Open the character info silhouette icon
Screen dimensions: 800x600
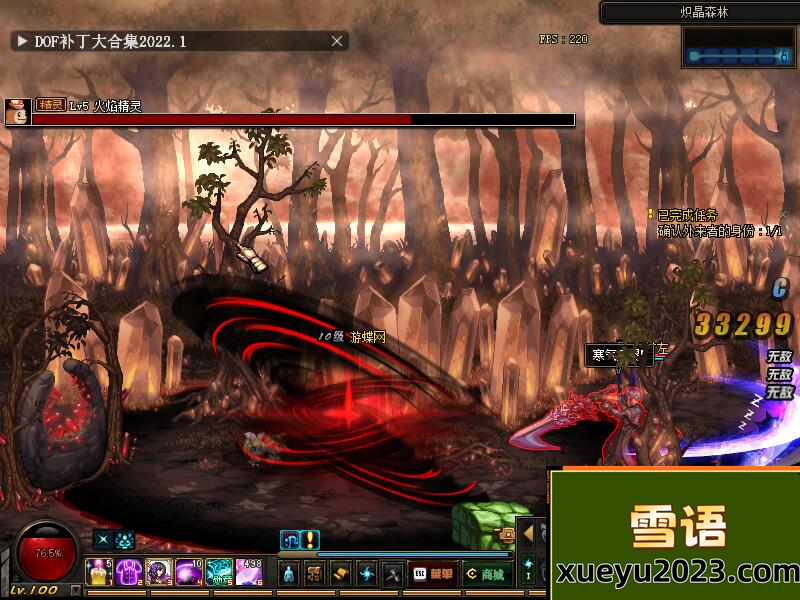point(289,574)
